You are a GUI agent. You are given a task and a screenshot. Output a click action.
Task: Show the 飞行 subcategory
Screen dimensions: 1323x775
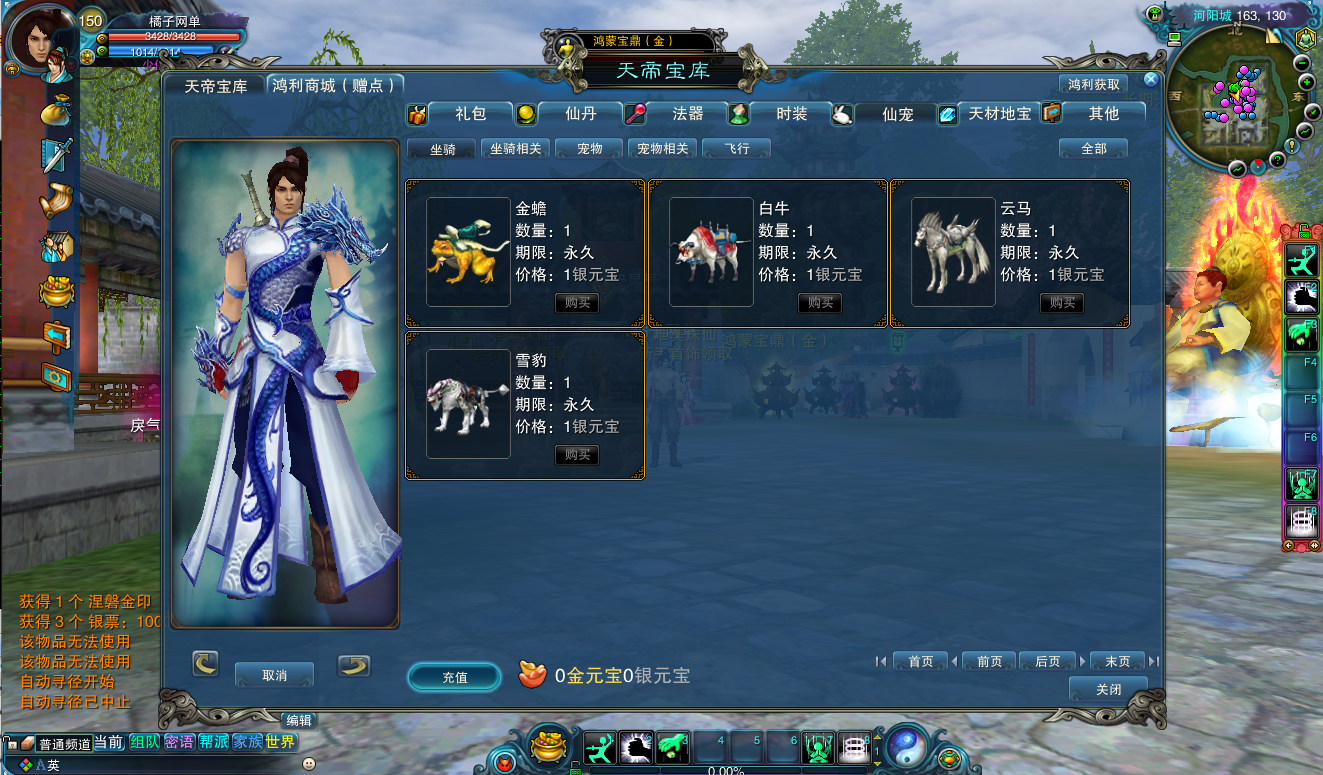[736, 149]
